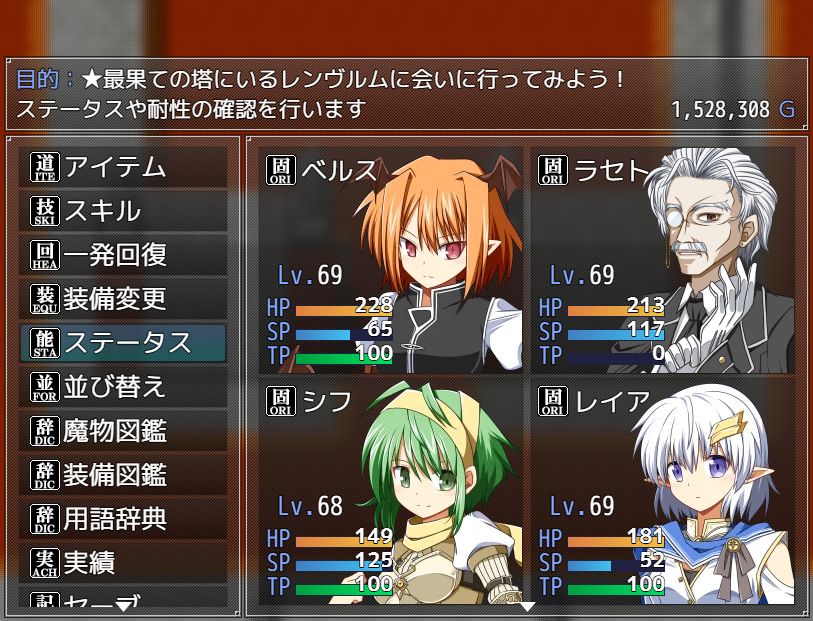Open the アイテム (Item) menu
813x621 pixels.
pyautogui.click(x=123, y=167)
